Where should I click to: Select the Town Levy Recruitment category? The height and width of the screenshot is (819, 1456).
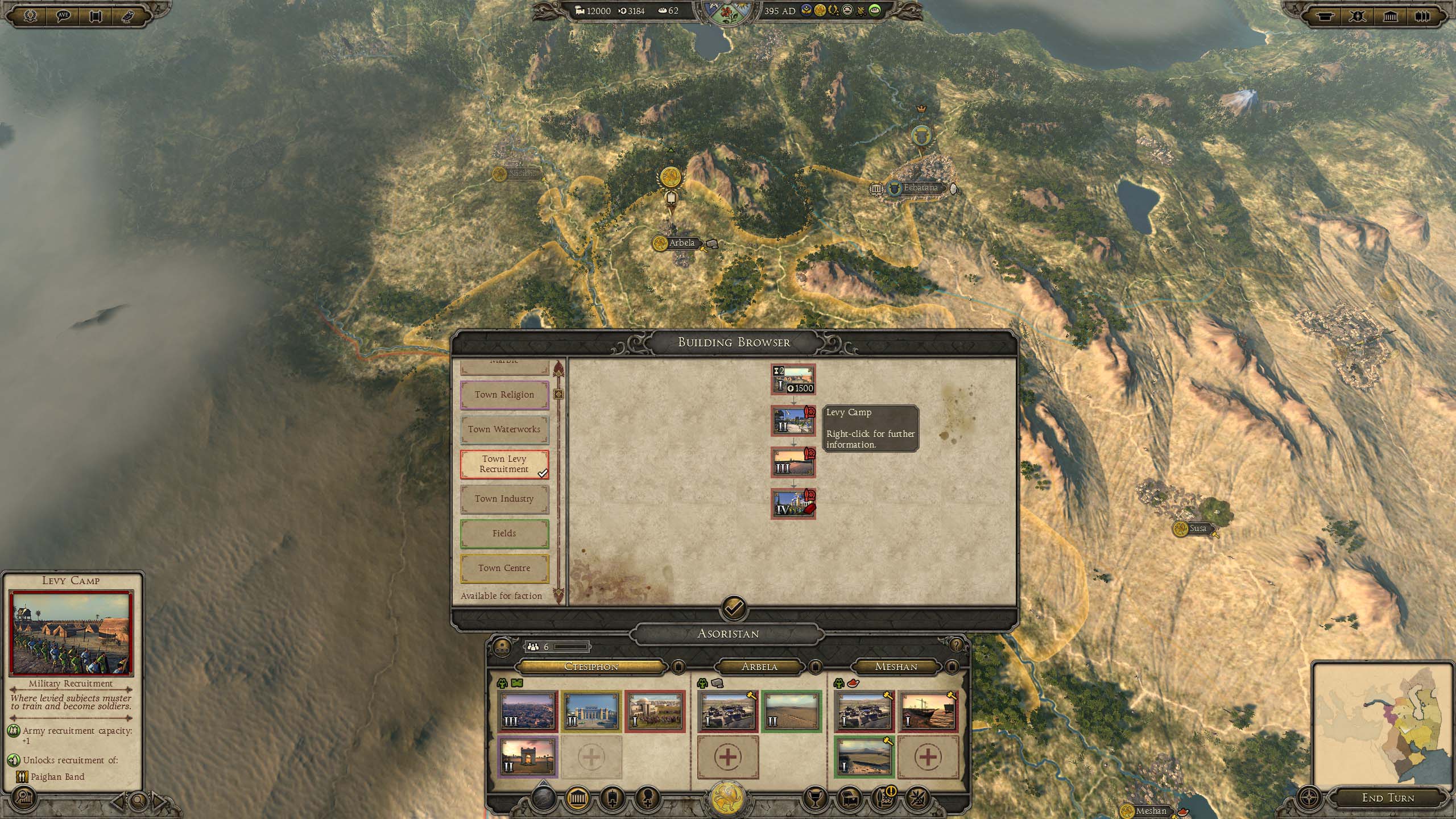tap(504, 464)
